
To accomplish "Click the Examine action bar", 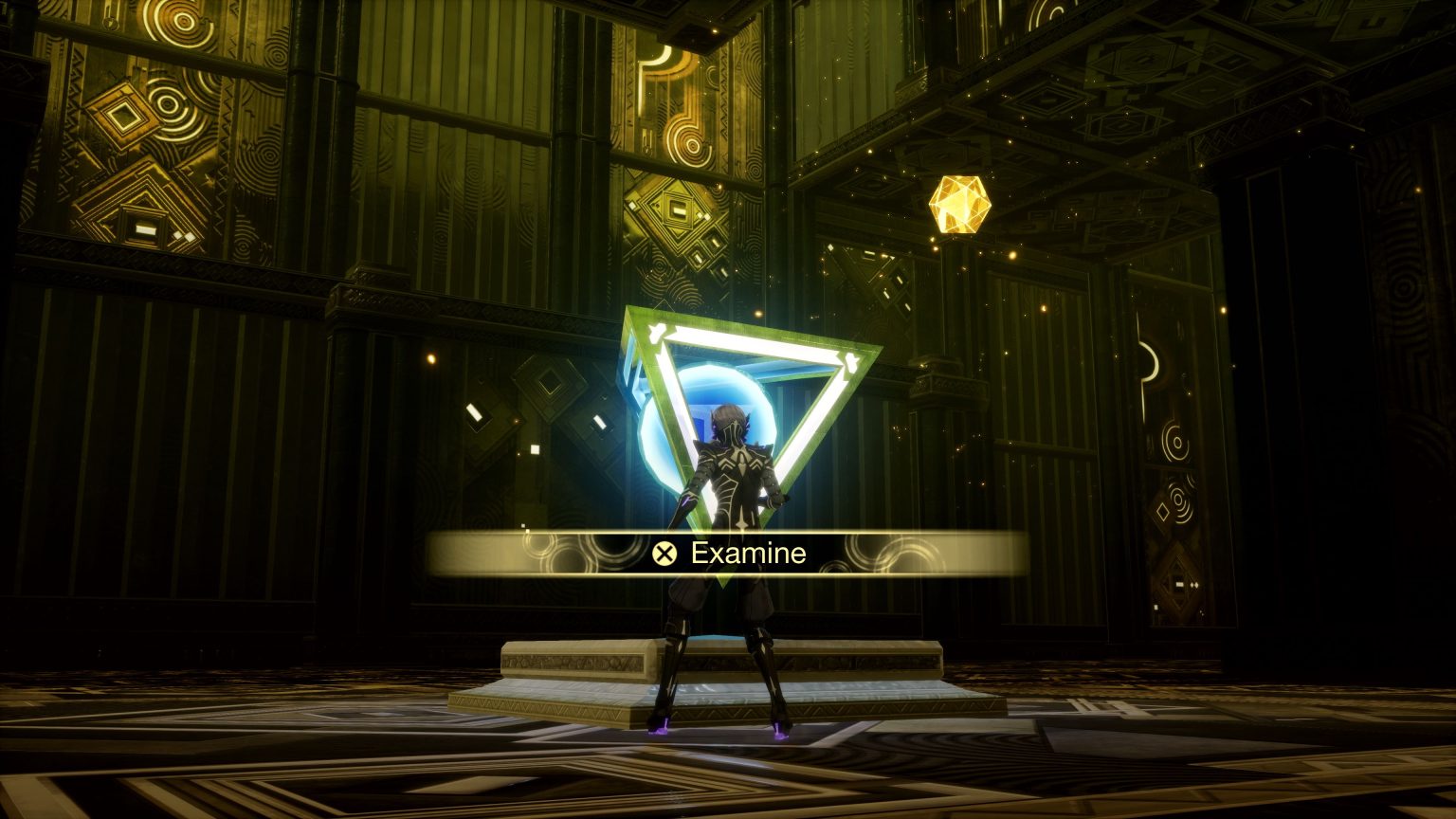I will point(730,553).
